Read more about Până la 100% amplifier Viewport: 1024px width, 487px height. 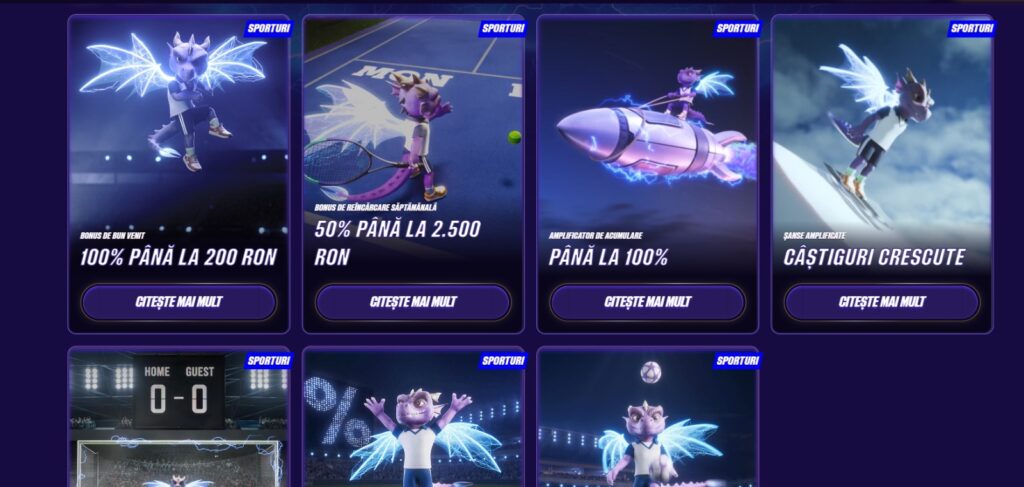click(647, 302)
